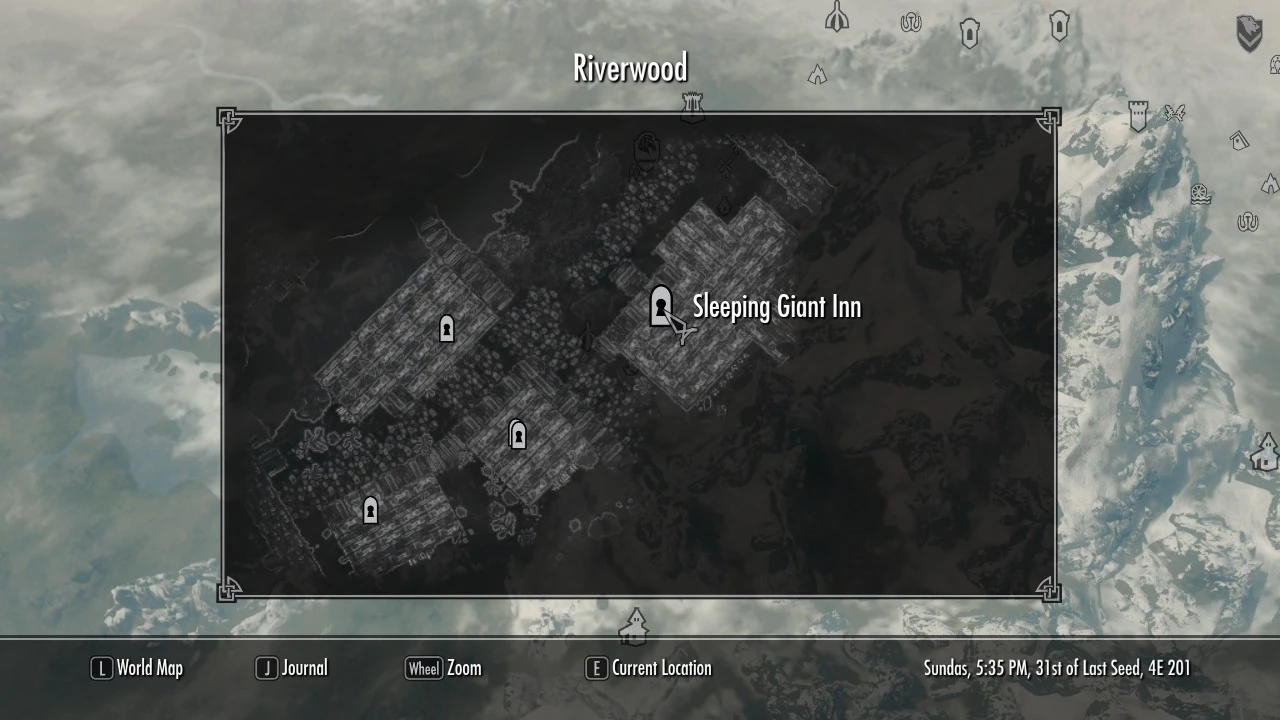Viewport: 1280px width, 720px height.
Task: Click the door marker on the southwestern building
Action: 370,510
